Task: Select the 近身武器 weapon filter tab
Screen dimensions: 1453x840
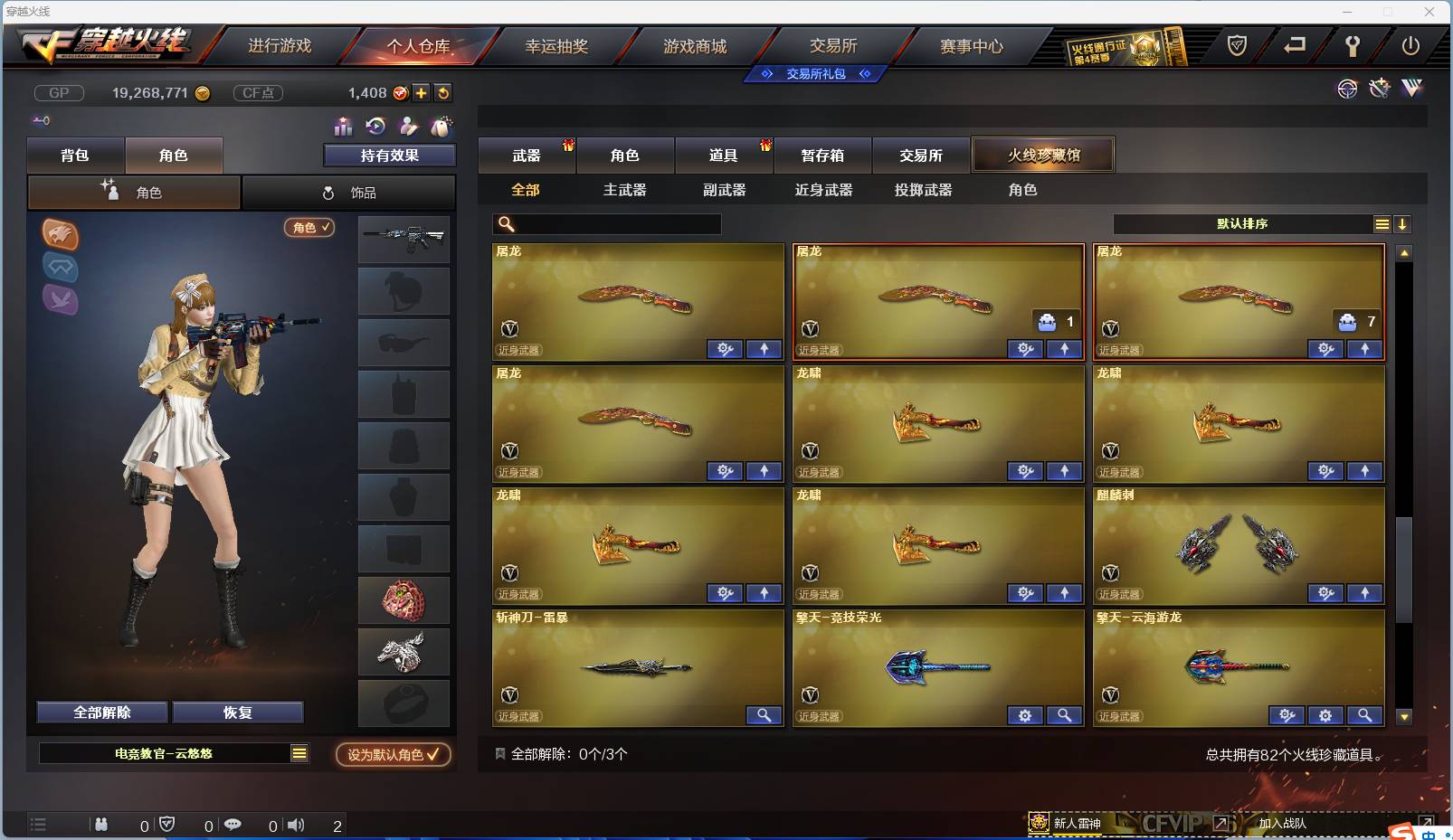Action: tap(823, 190)
